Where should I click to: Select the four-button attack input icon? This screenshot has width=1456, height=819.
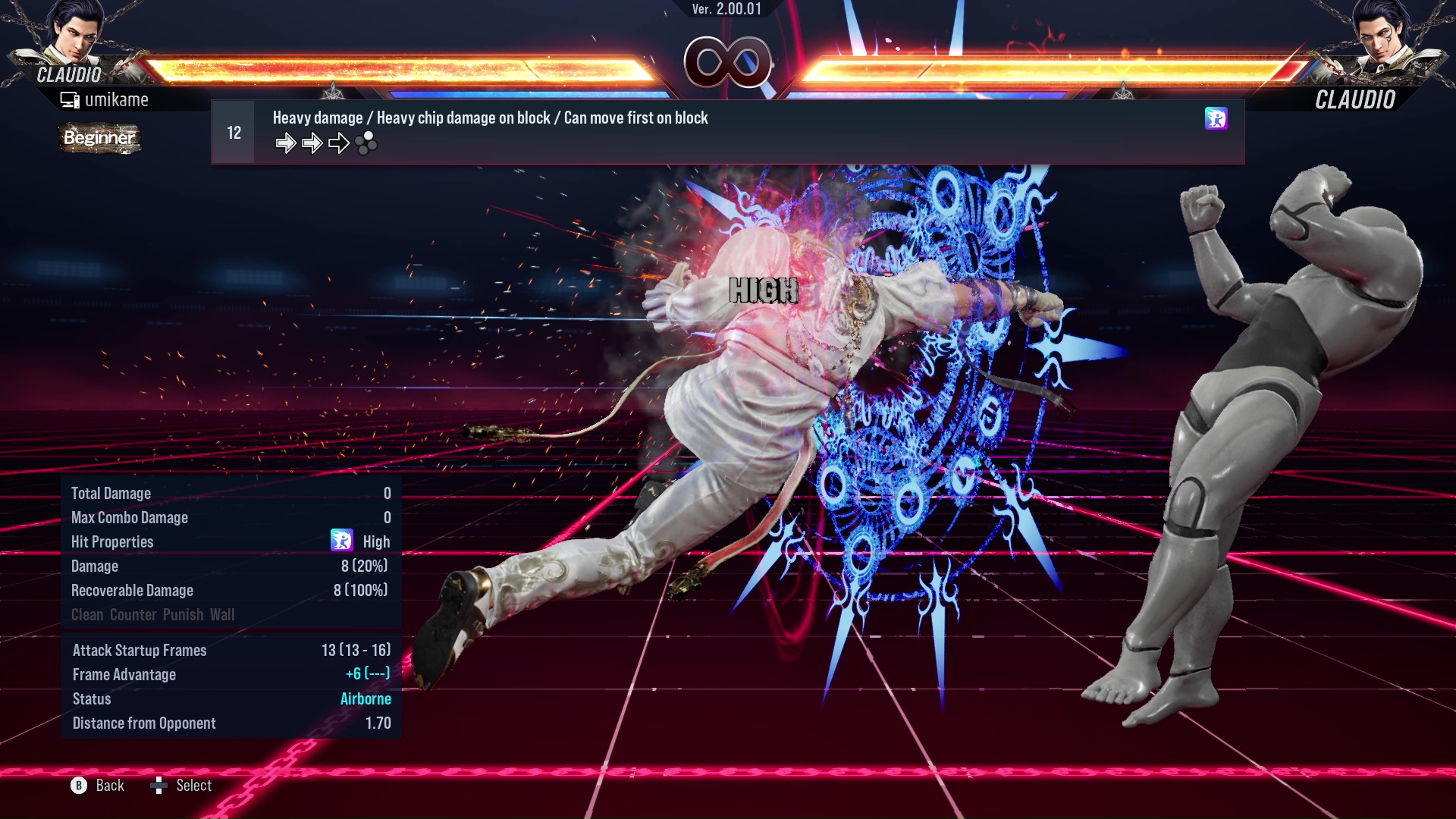click(365, 144)
